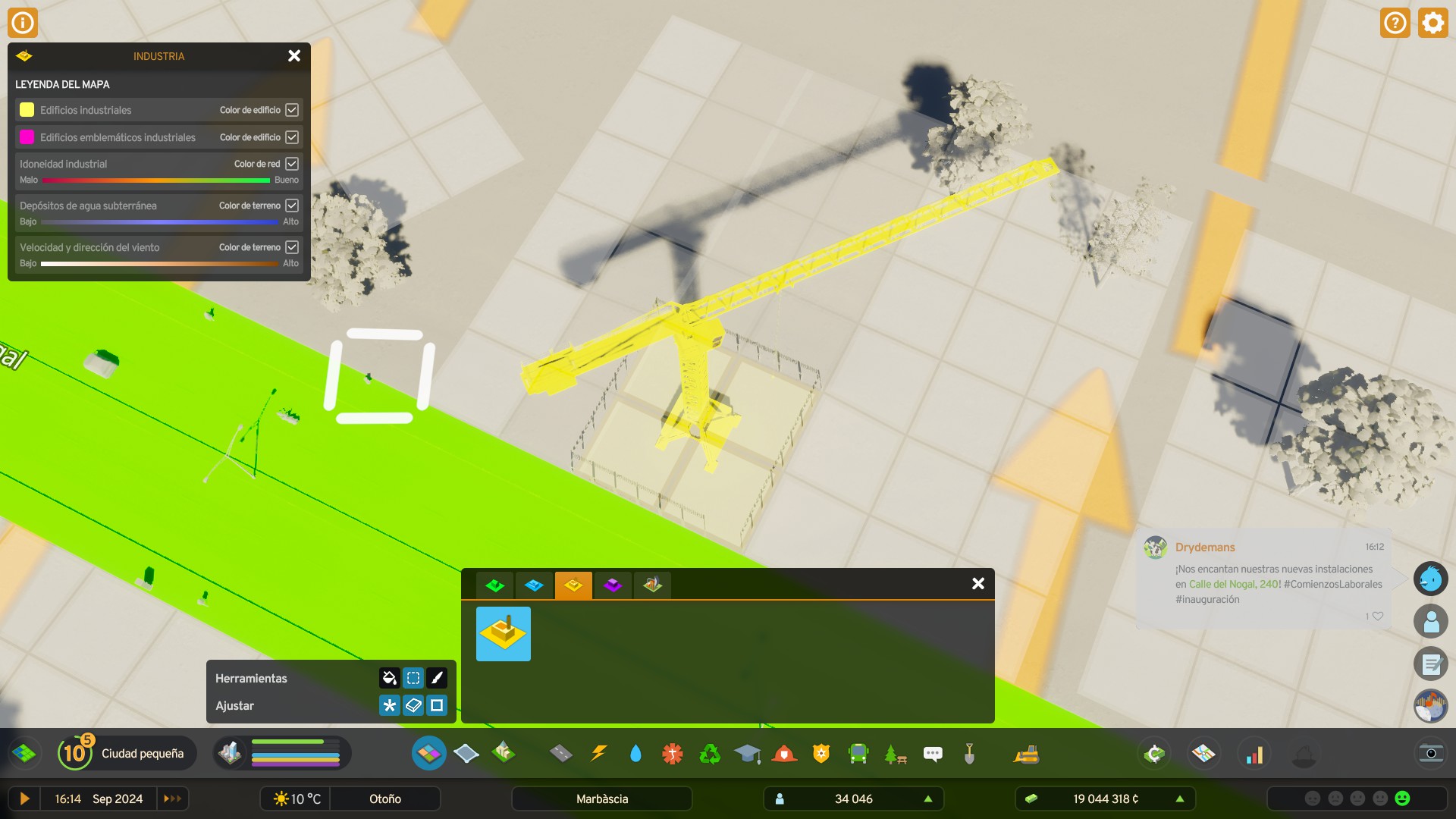Uncheck Edificios industriales in the map legend
The height and width of the screenshot is (819, 1456).
[293, 109]
